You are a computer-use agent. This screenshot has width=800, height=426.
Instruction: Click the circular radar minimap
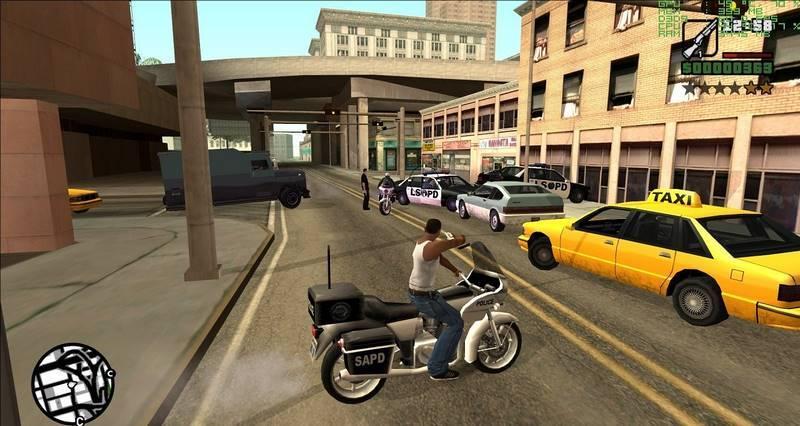coord(73,384)
